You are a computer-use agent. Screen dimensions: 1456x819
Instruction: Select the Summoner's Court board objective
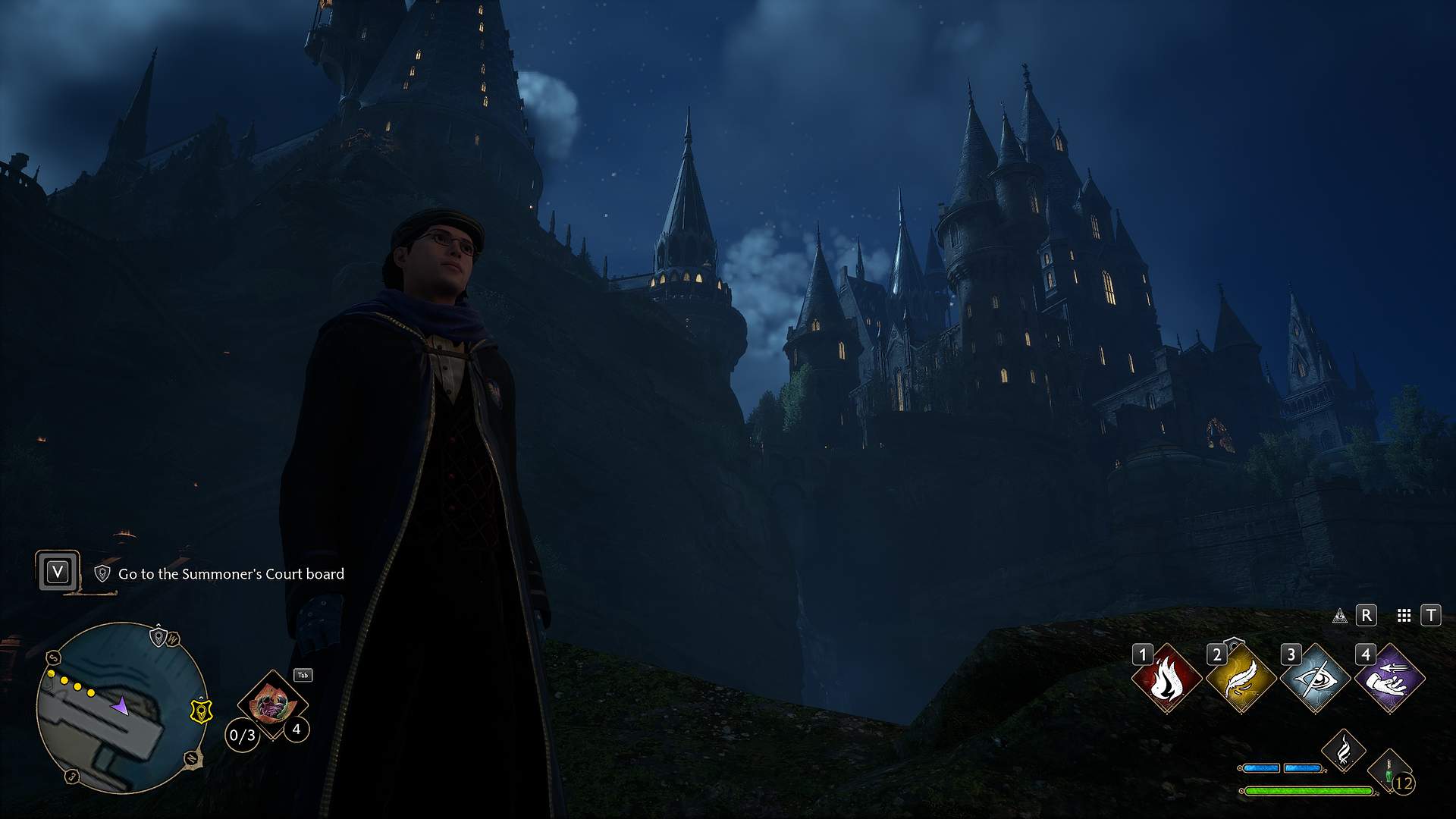tap(231, 574)
